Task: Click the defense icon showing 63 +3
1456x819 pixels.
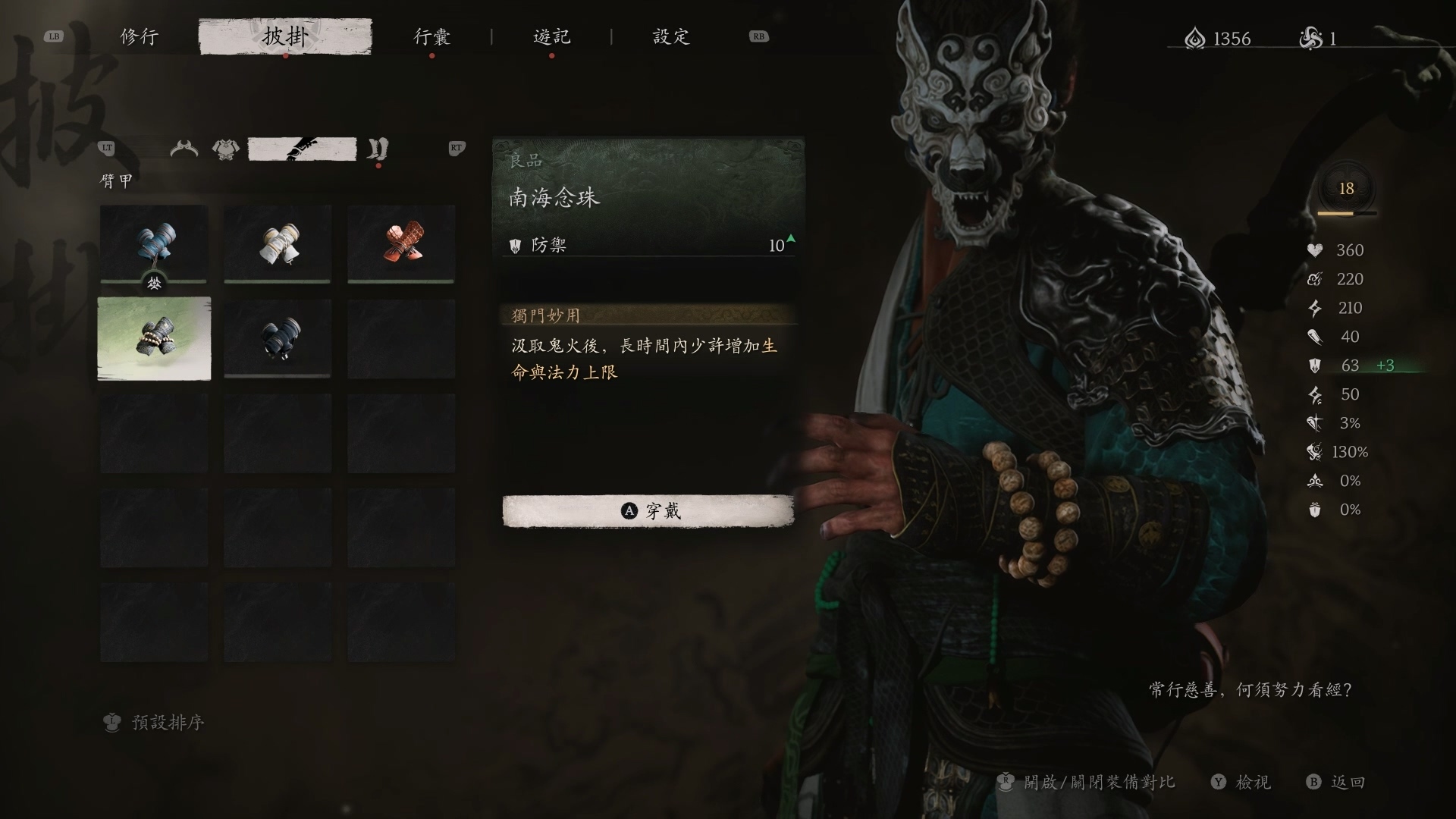Action: pos(1314,366)
